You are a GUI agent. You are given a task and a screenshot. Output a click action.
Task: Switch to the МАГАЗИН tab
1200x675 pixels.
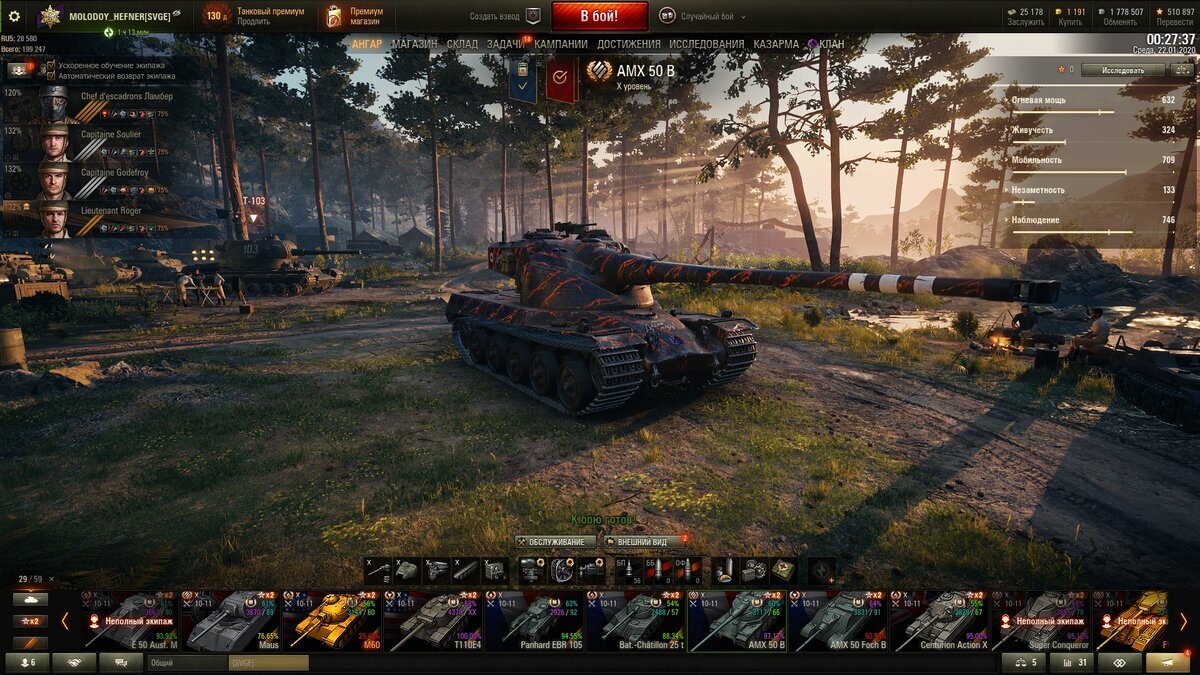click(x=414, y=44)
